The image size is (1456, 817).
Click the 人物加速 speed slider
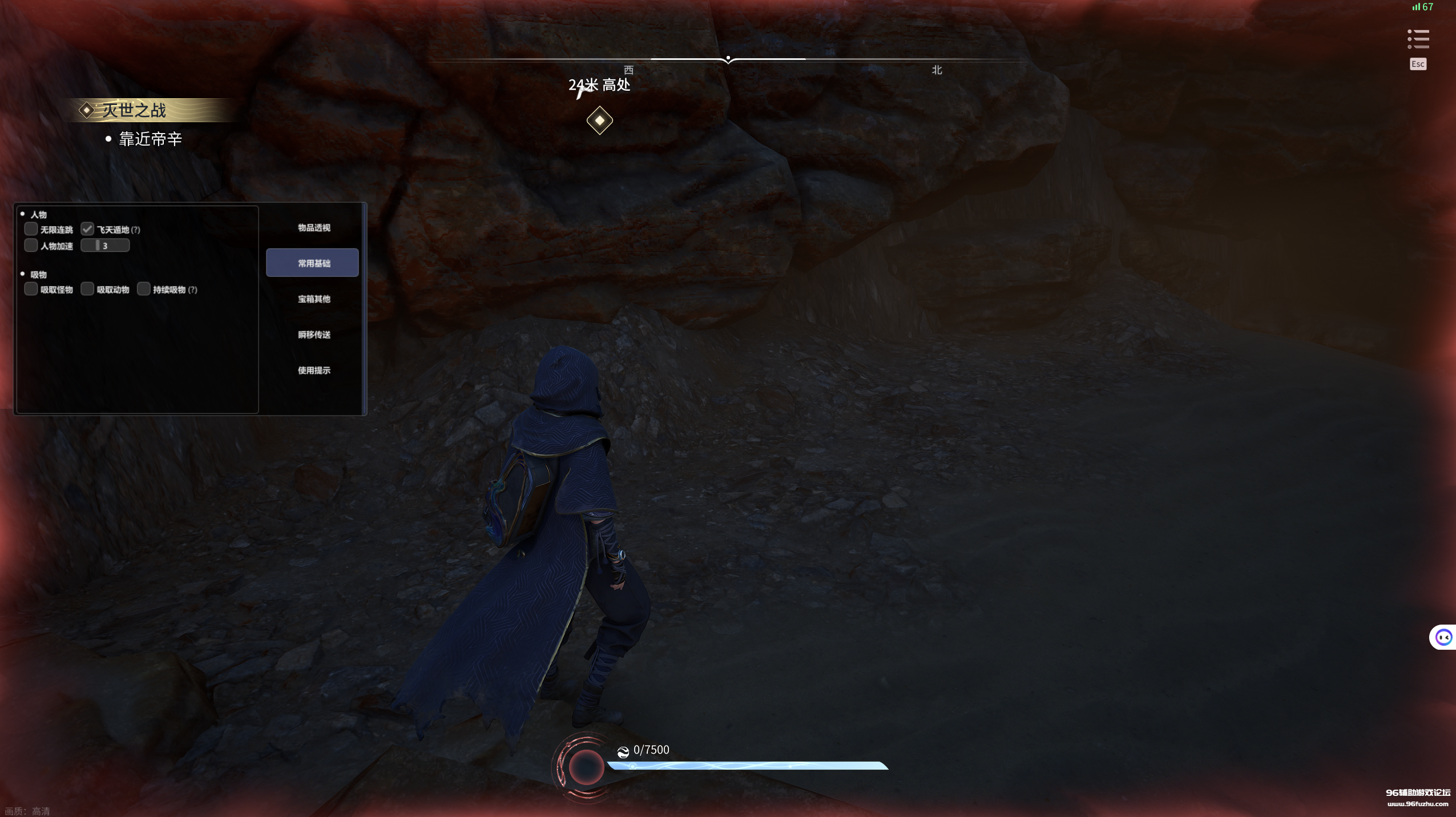(105, 245)
